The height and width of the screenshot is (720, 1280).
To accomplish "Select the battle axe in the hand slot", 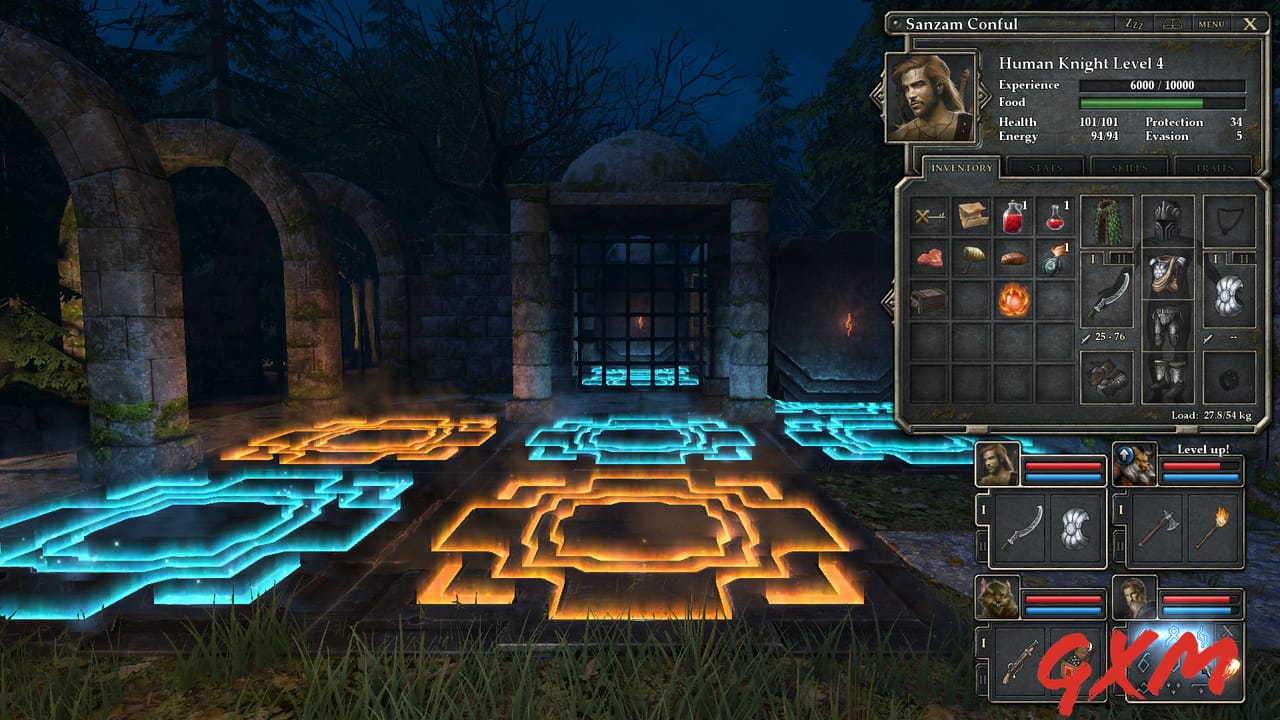I will [1159, 527].
